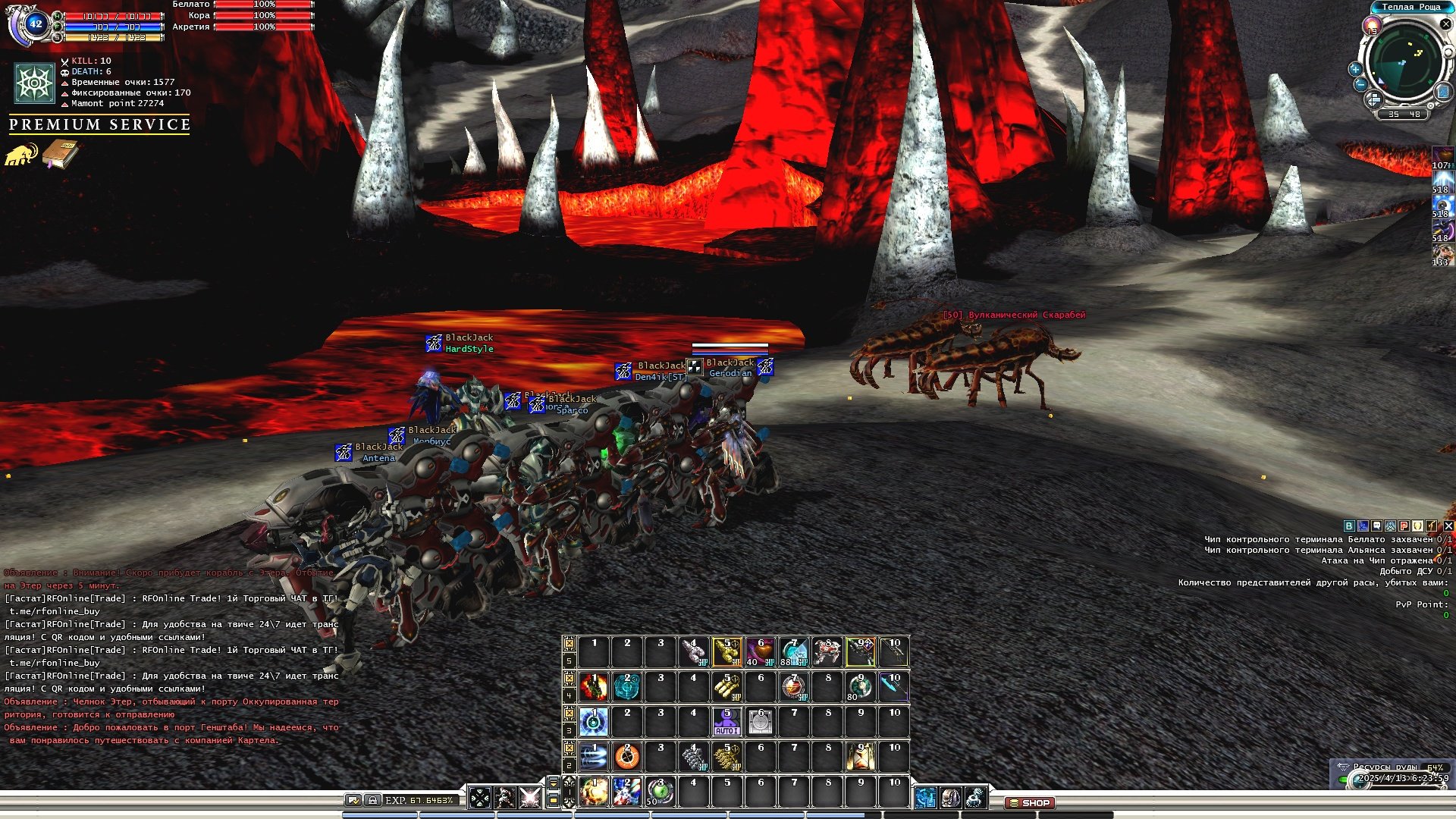Click the crossed swords attack icon

point(529,798)
